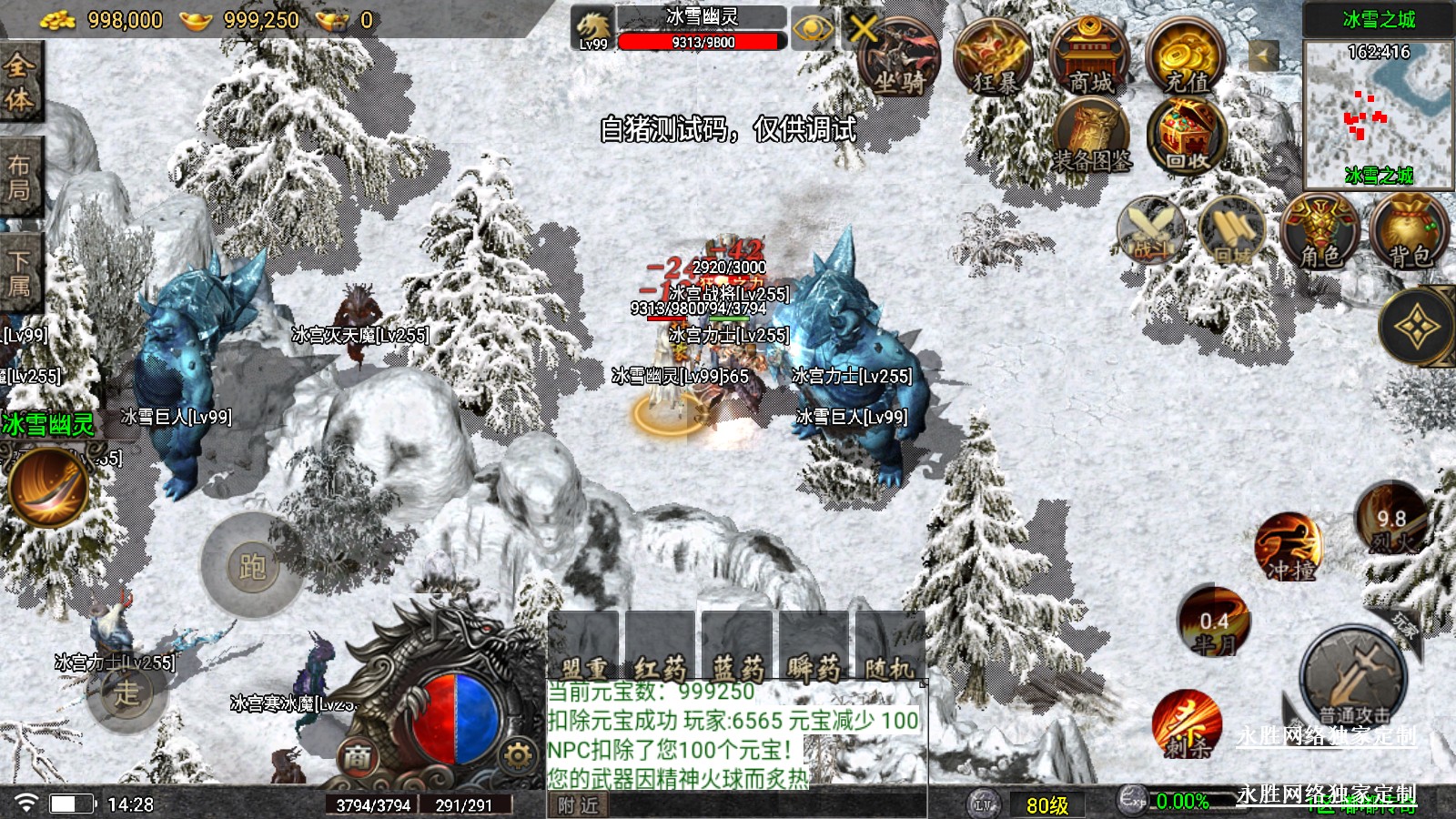Open the 背包 backpack

pyautogui.click(x=1410, y=231)
